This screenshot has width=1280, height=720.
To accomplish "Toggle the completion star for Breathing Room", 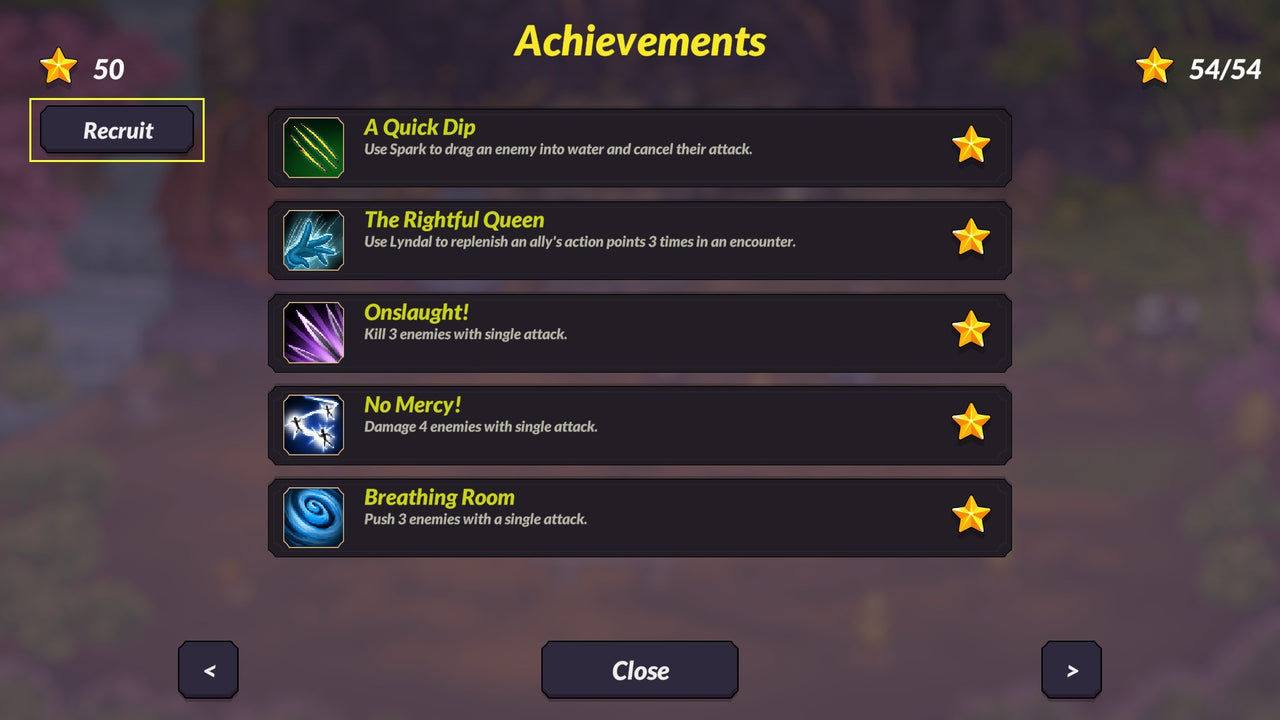I will 972,517.
